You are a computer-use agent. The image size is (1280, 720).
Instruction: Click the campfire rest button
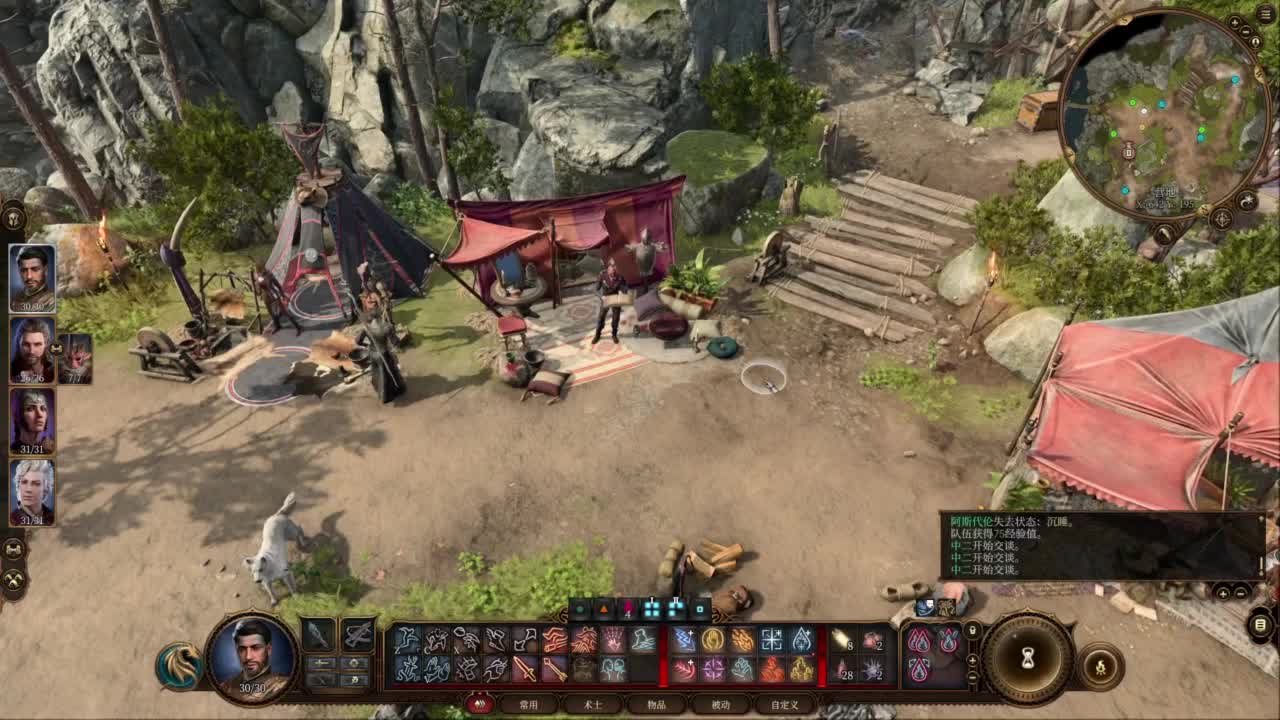[x=1101, y=665]
